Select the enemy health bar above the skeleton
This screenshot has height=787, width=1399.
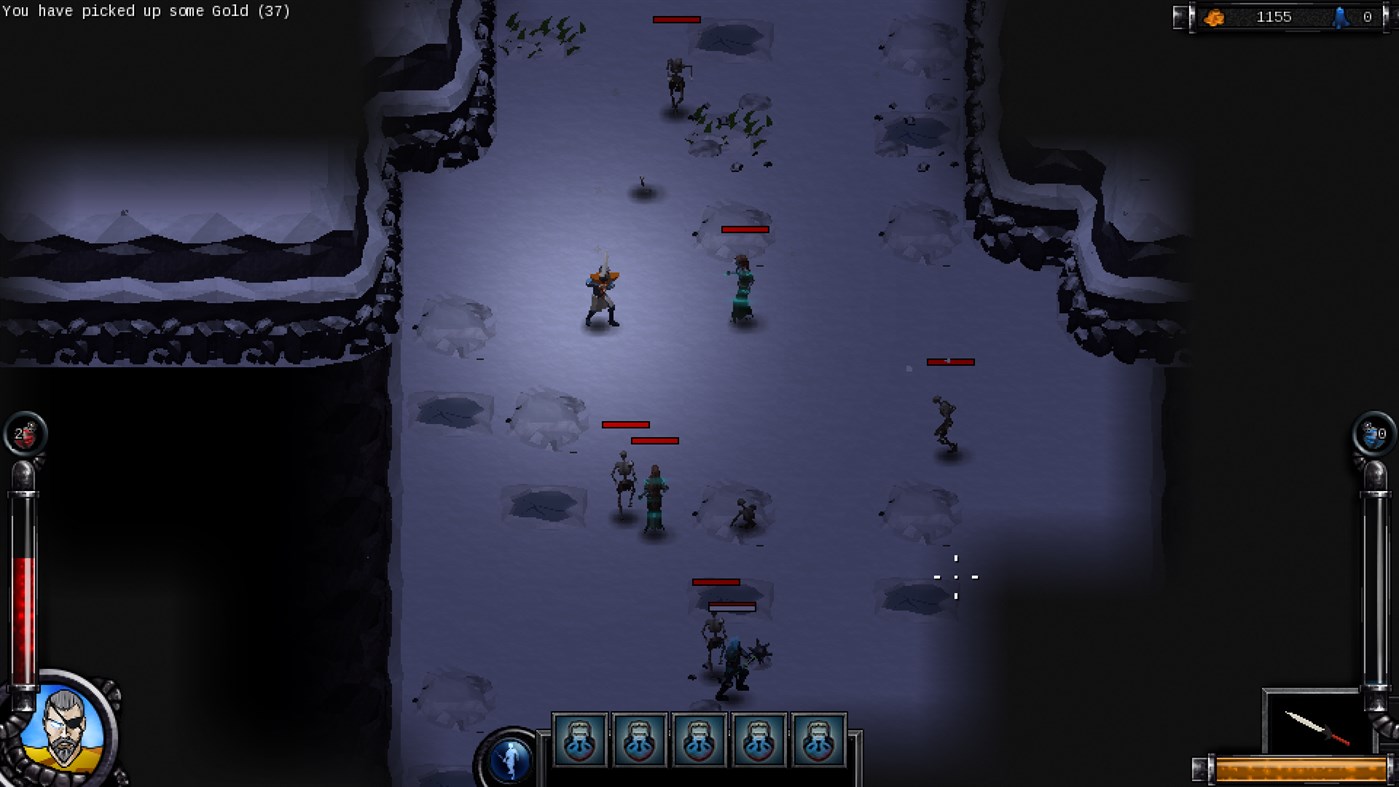[x=625, y=424]
